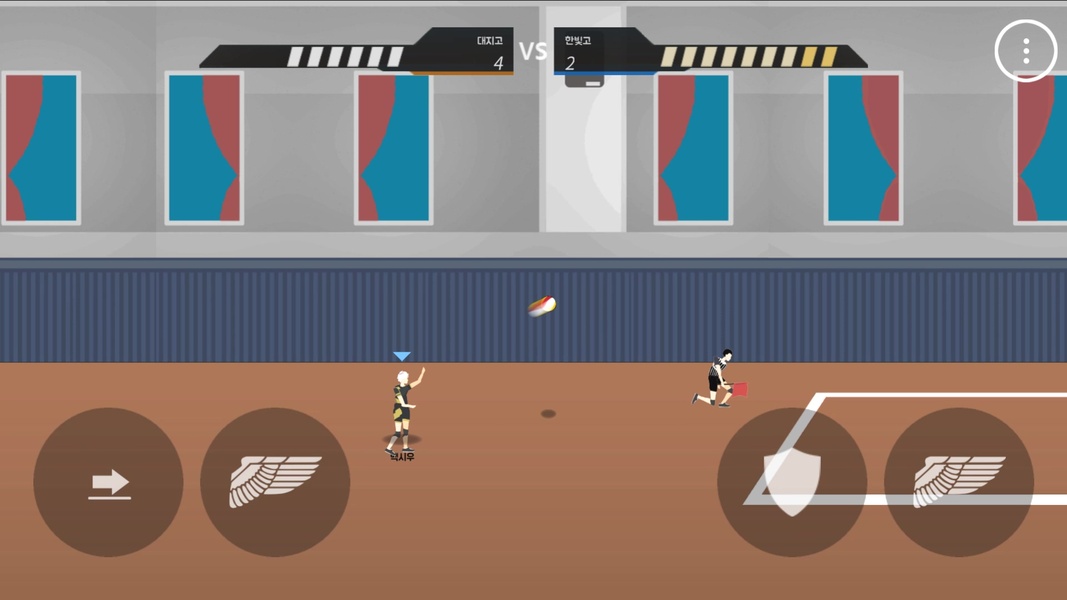Open the three-dot options menu
The width and height of the screenshot is (1067, 600).
tap(1026, 51)
